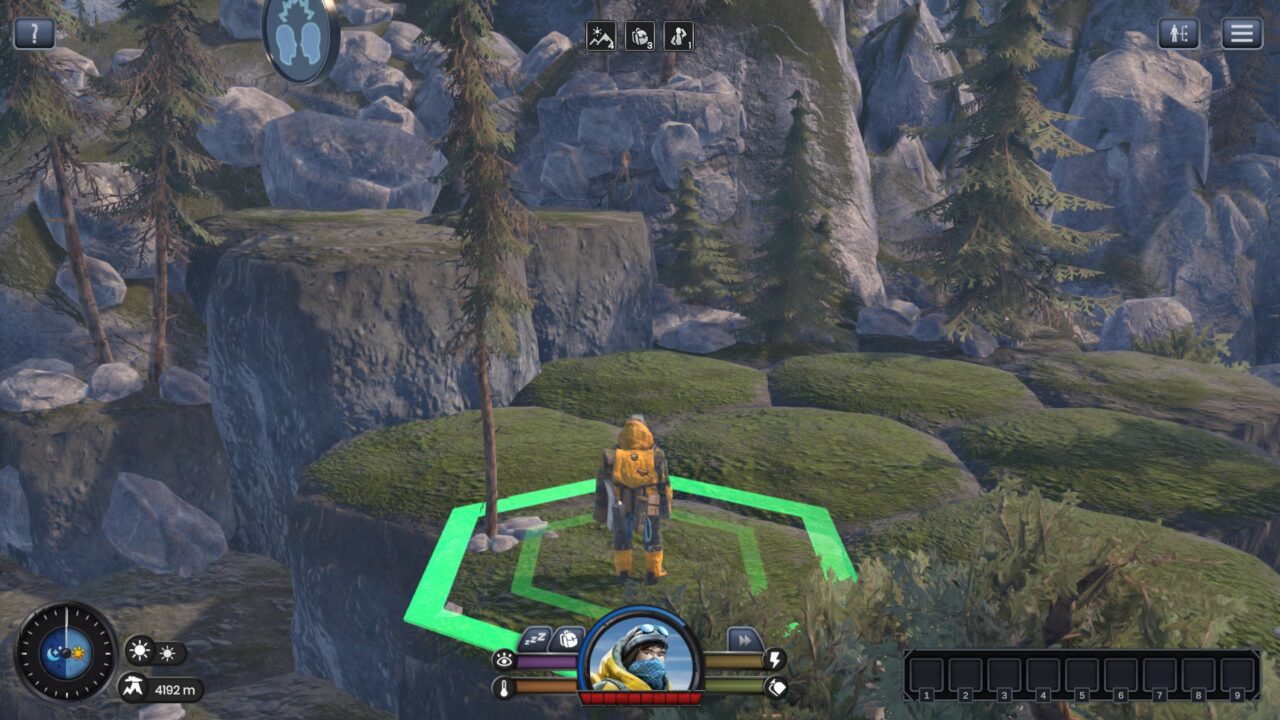This screenshot has width=1280, height=720.
Task: Click the thermometer temperature icon
Action: click(x=503, y=687)
